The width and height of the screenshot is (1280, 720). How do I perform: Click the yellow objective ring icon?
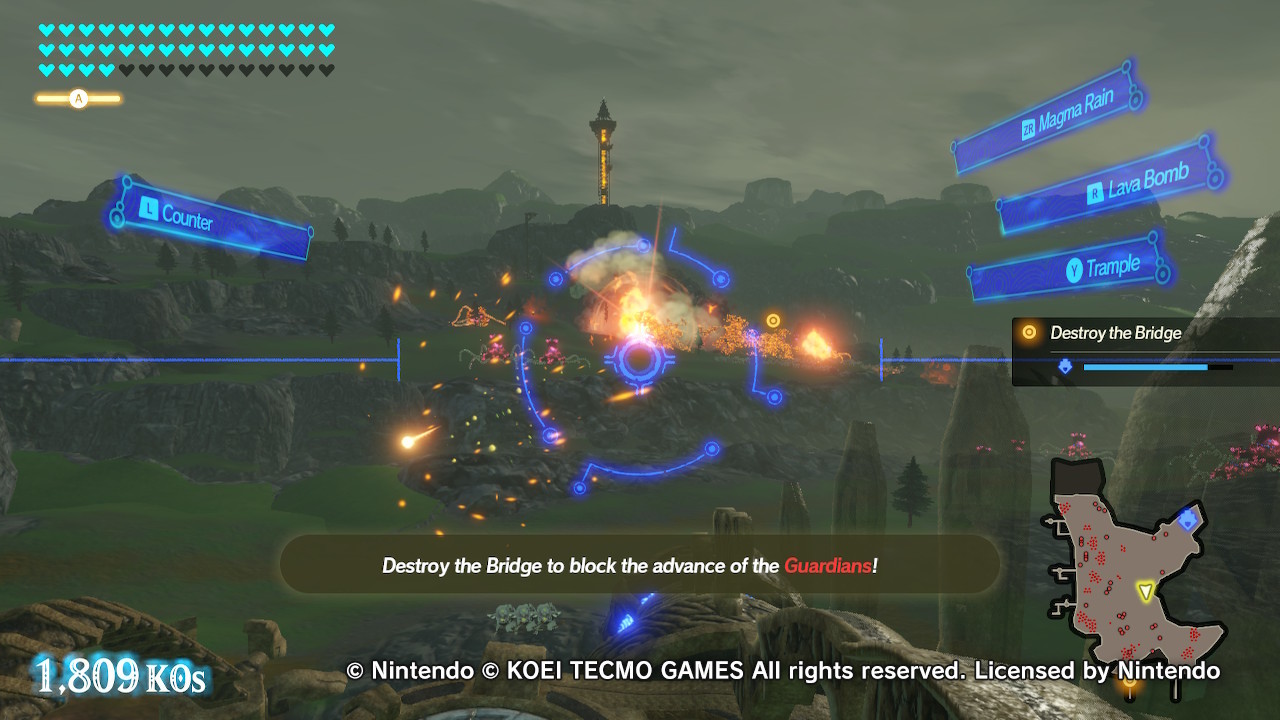click(x=1029, y=332)
